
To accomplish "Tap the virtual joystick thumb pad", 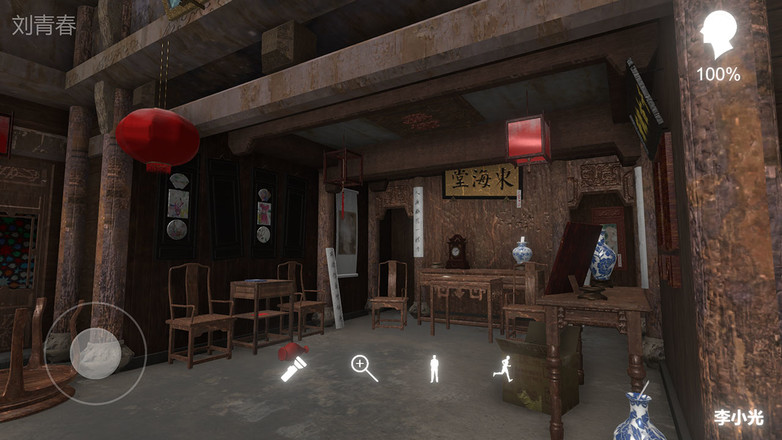I will click(x=96, y=352).
